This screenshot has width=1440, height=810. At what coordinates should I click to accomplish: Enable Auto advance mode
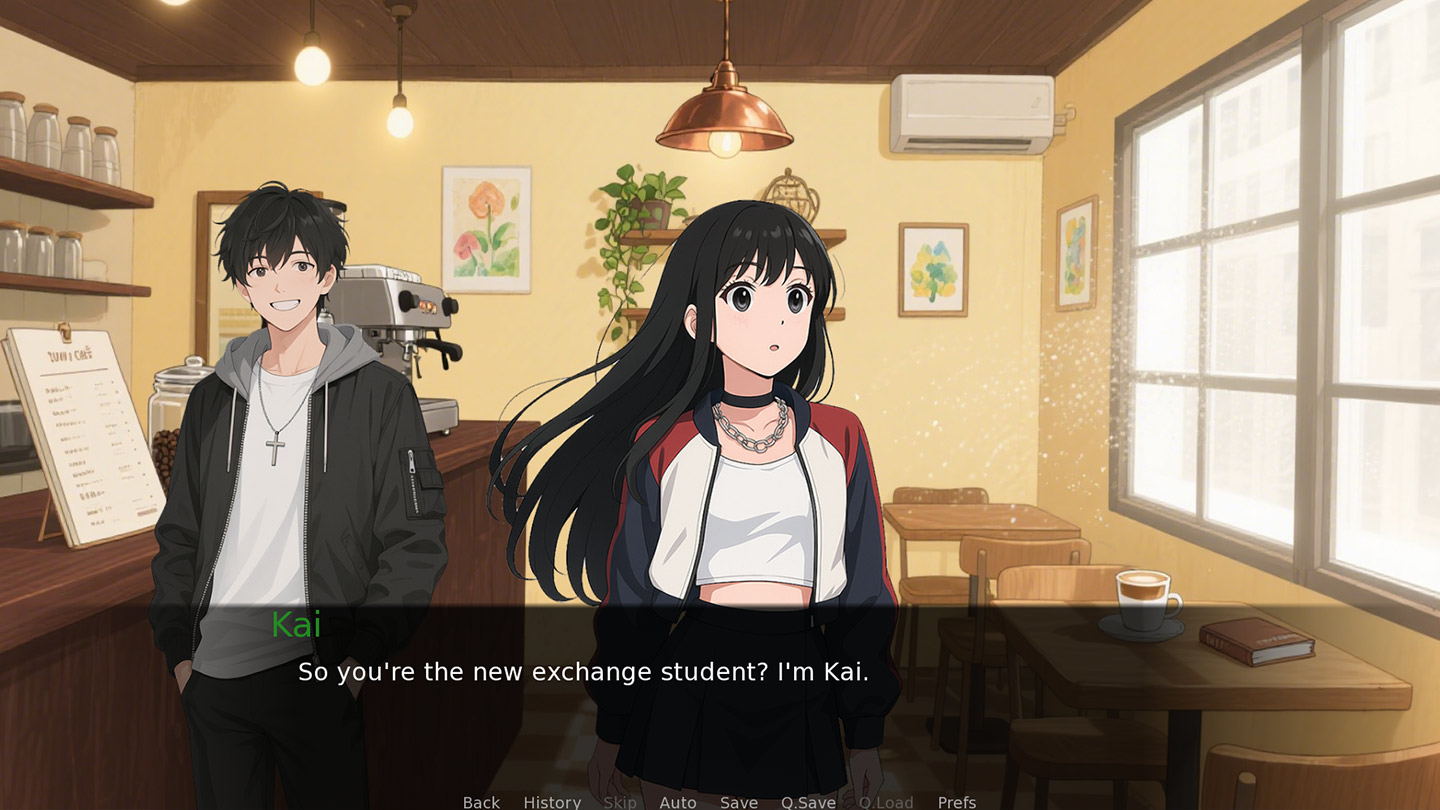tap(678, 802)
